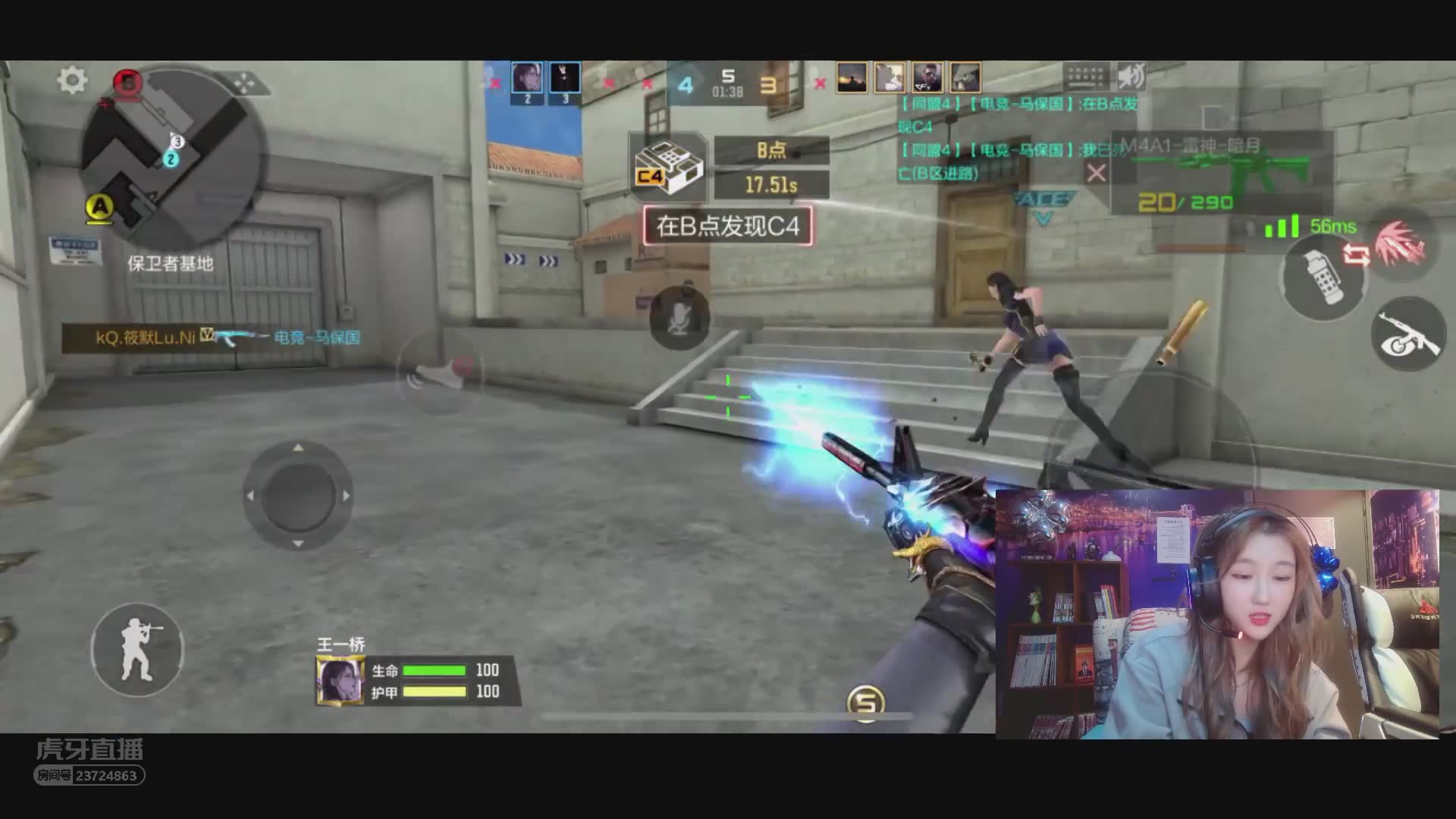This screenshot has height=819, width=1456.
Task: Tap the crouch stance soldier button
Action: 137,650
